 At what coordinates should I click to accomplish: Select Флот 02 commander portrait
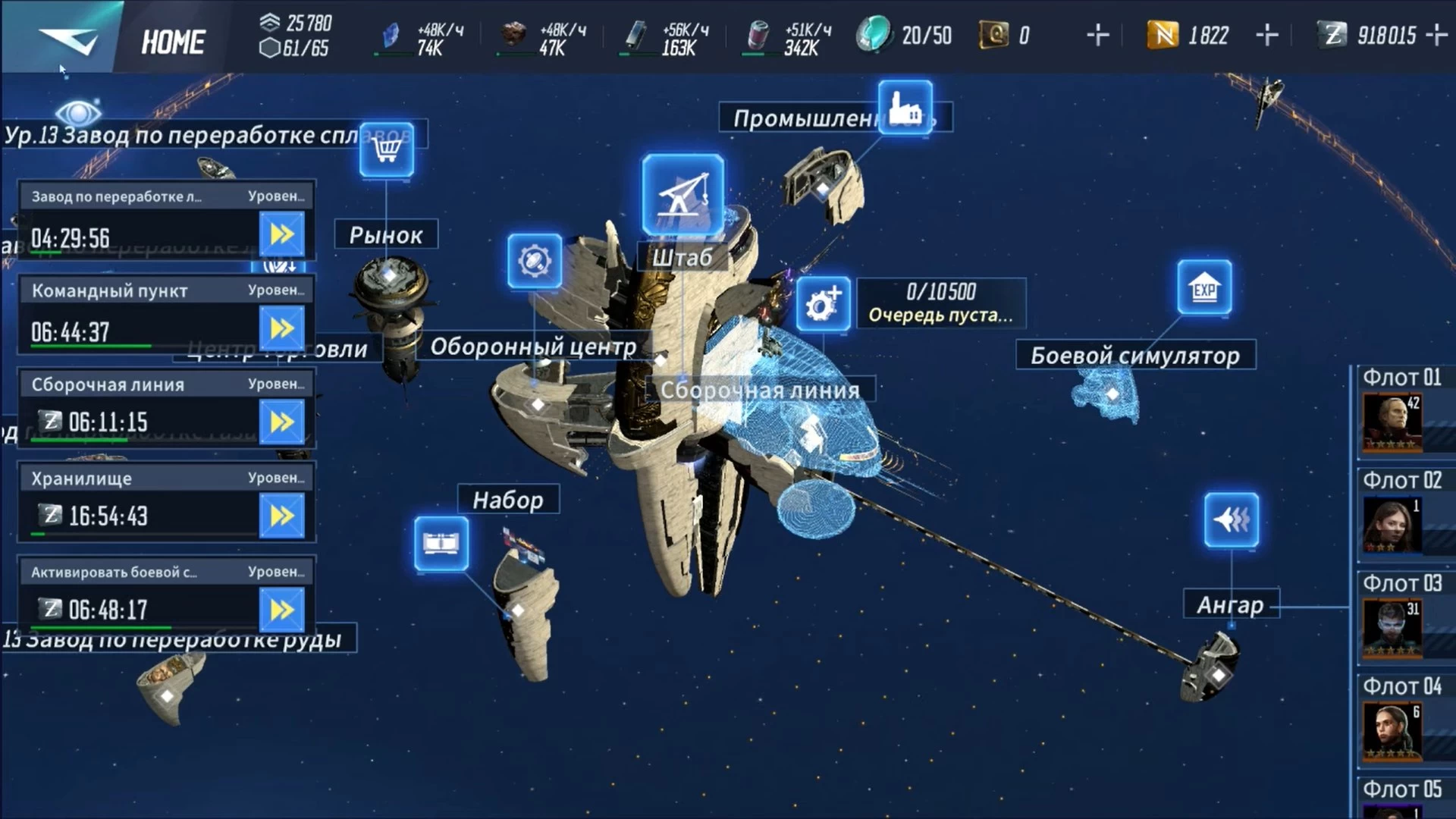(x=1392, y=525)
